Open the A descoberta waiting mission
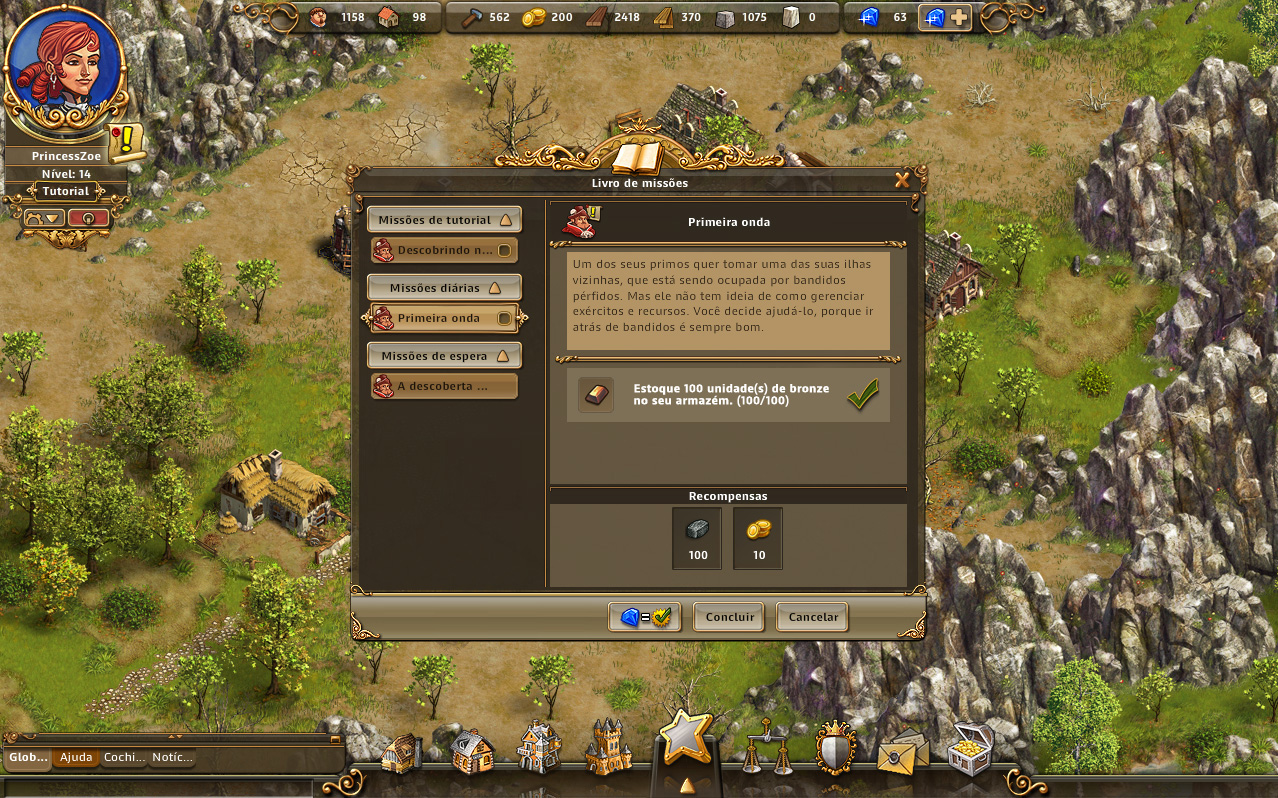 pyautogui.click(x=444, y=386)
